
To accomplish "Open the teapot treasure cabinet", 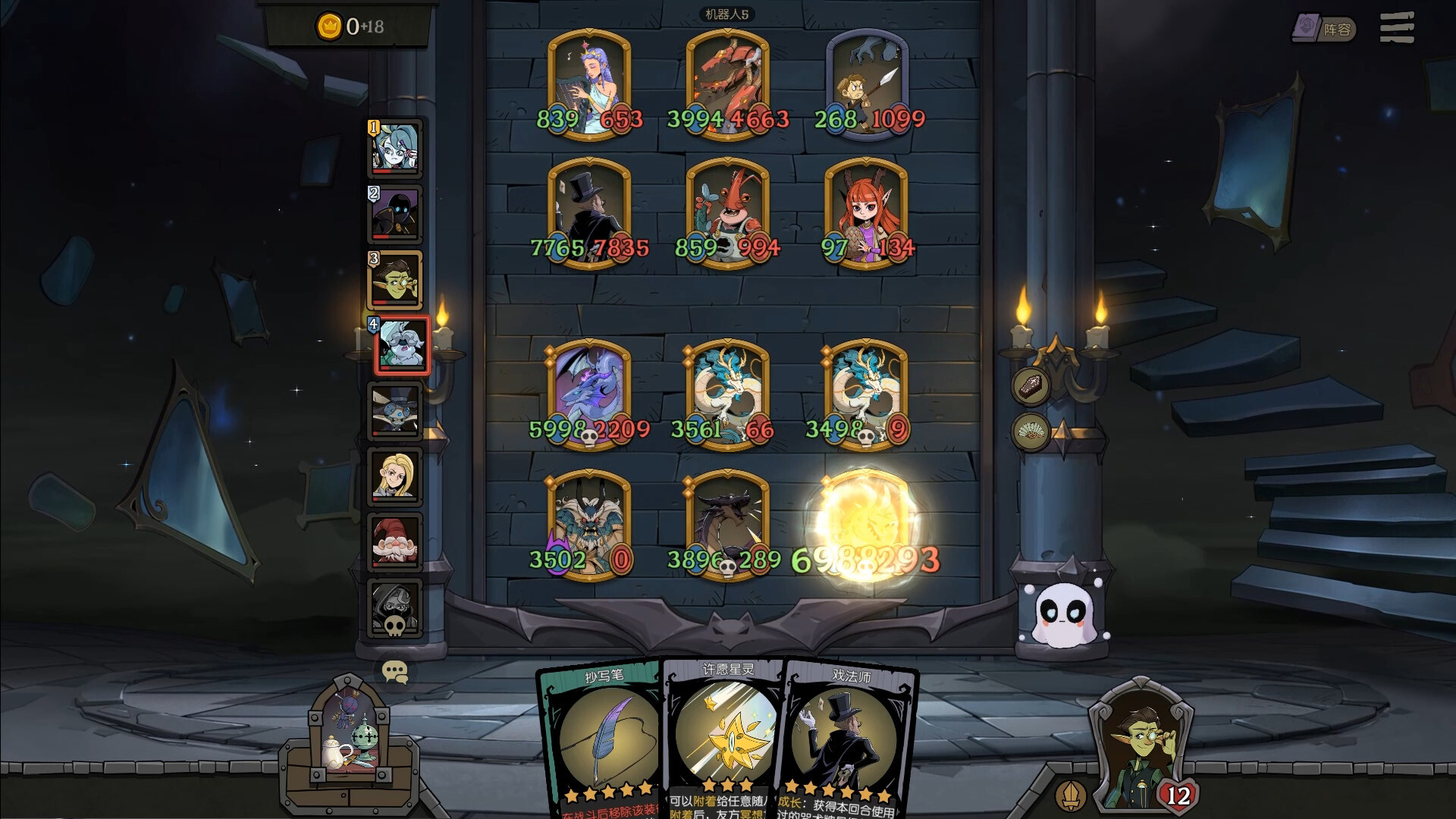I will pyautogui.click(x=349, y=739).
